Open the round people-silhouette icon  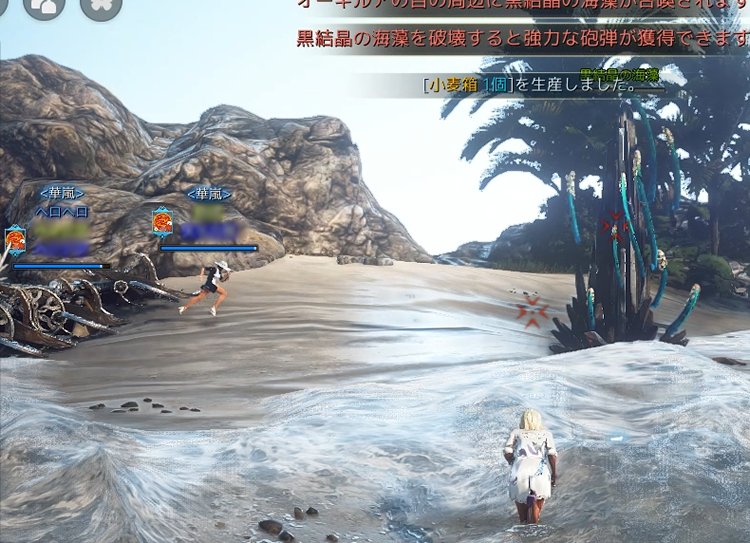(44, 5)
